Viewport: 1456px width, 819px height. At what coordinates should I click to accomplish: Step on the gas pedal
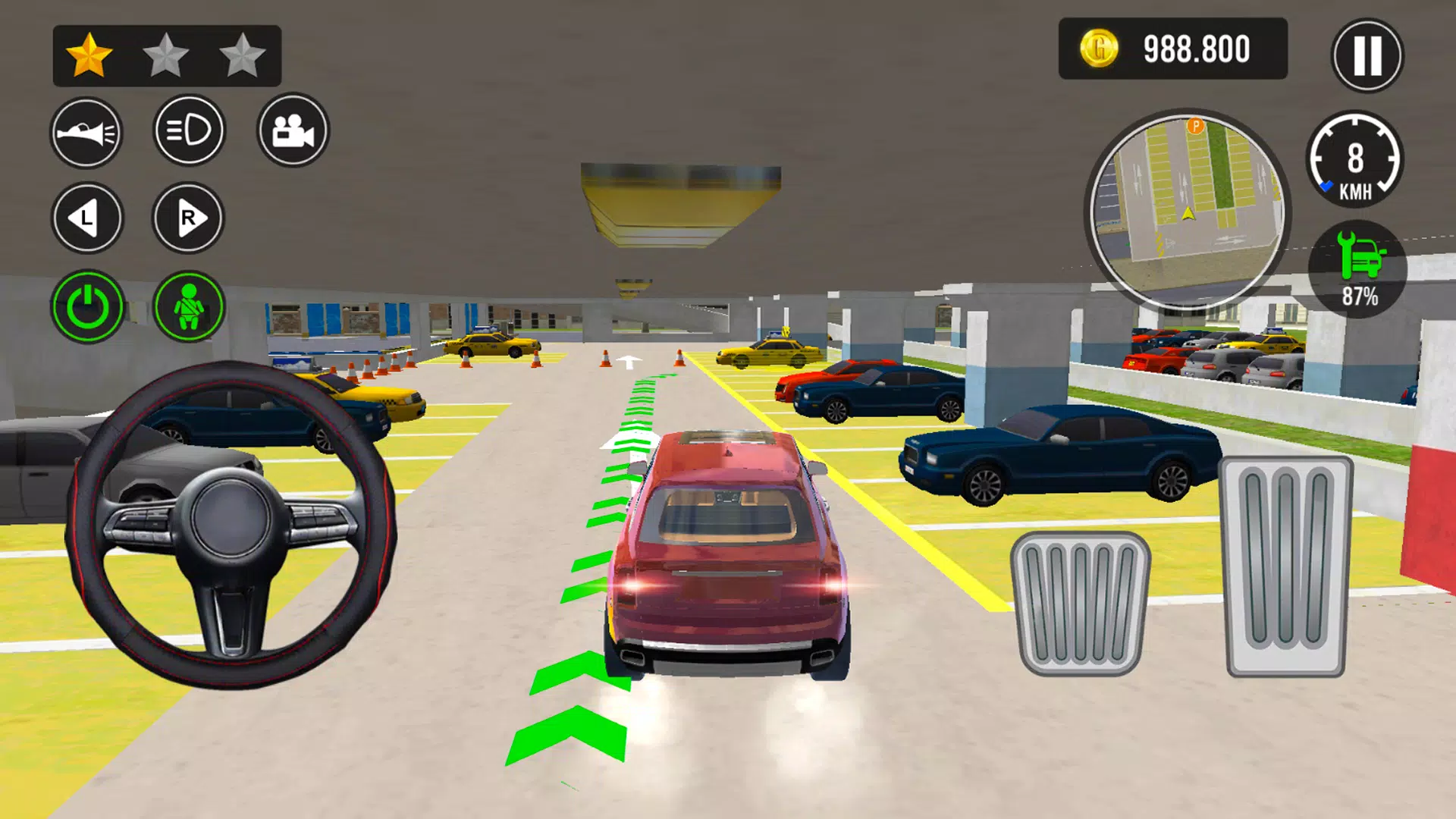(x=1285, y=566)
